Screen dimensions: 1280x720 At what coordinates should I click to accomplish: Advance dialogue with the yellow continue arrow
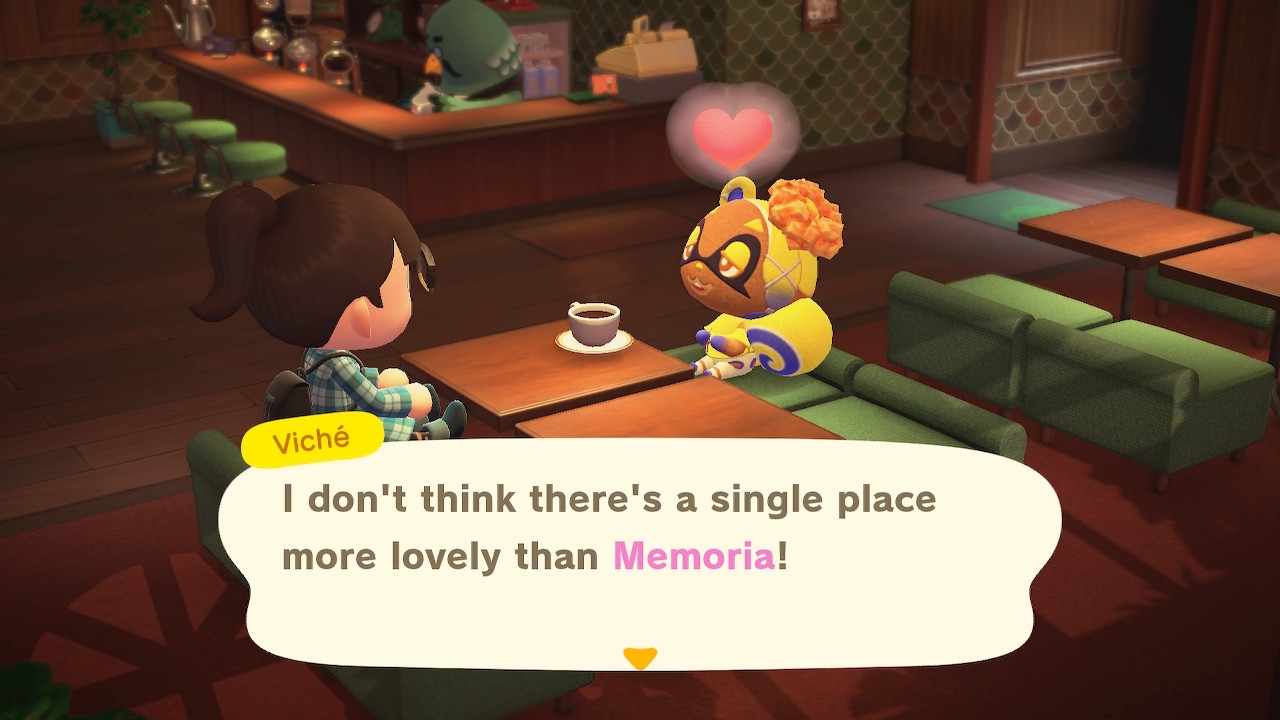[x=640, y=657]
